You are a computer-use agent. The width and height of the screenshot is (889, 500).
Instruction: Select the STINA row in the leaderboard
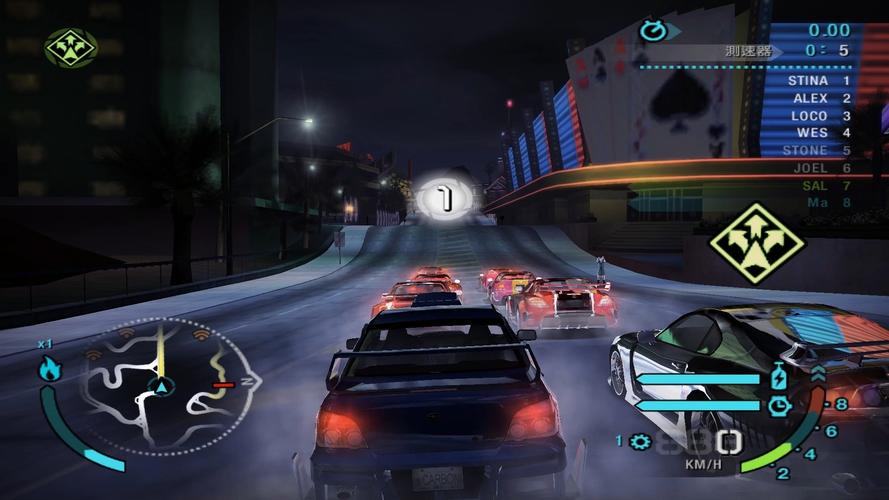[818, 80]
